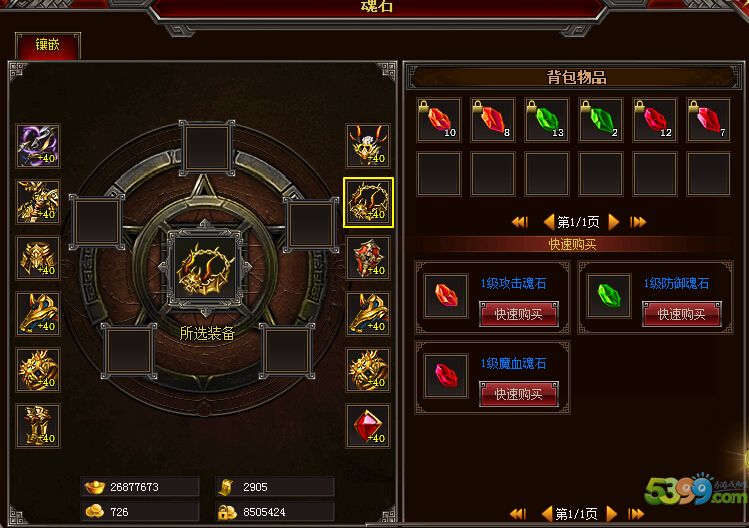Choose the red soul stone stack of 7
Image resolution: width=749 pixels, height=528 pixels.
[708, 120]
